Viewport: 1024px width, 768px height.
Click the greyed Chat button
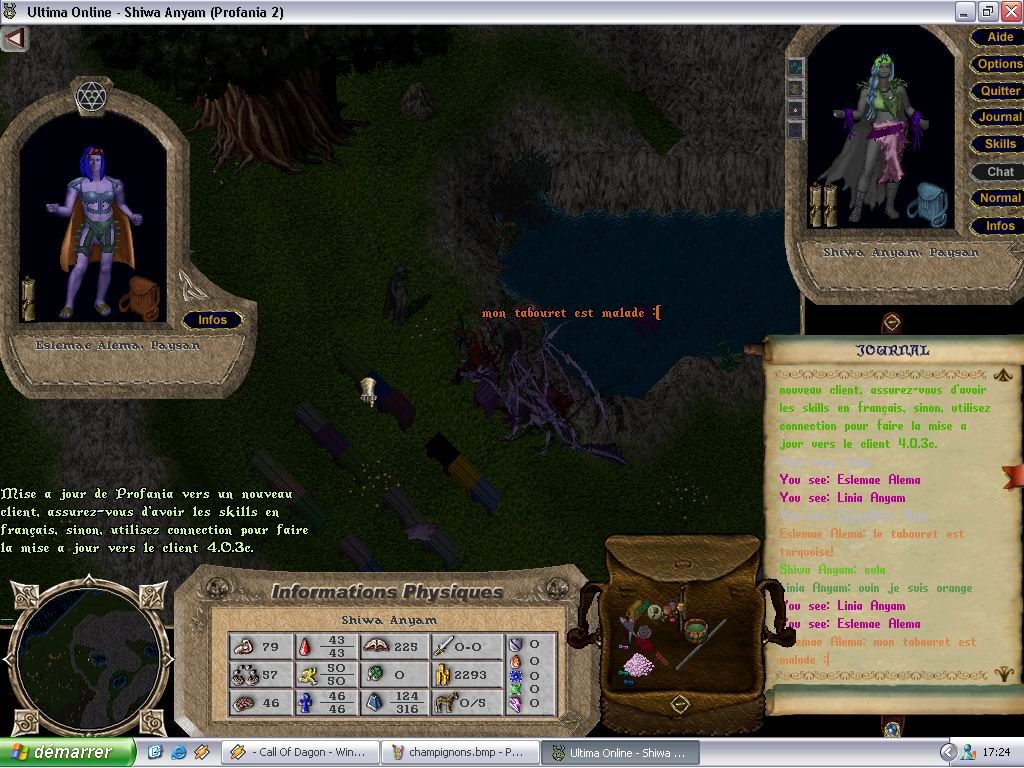[999, 172]
